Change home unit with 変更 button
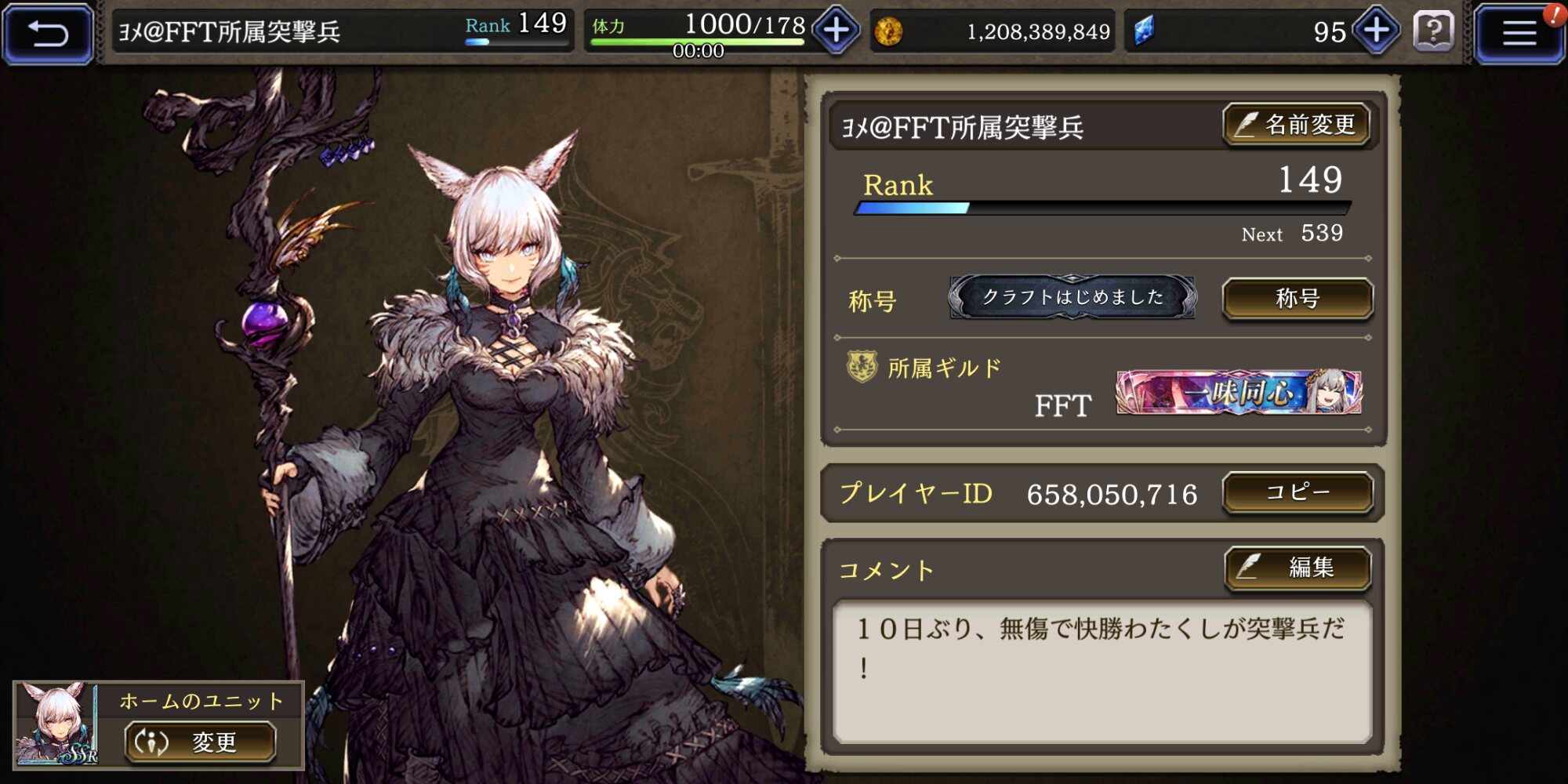 click(x=200, y=742)
